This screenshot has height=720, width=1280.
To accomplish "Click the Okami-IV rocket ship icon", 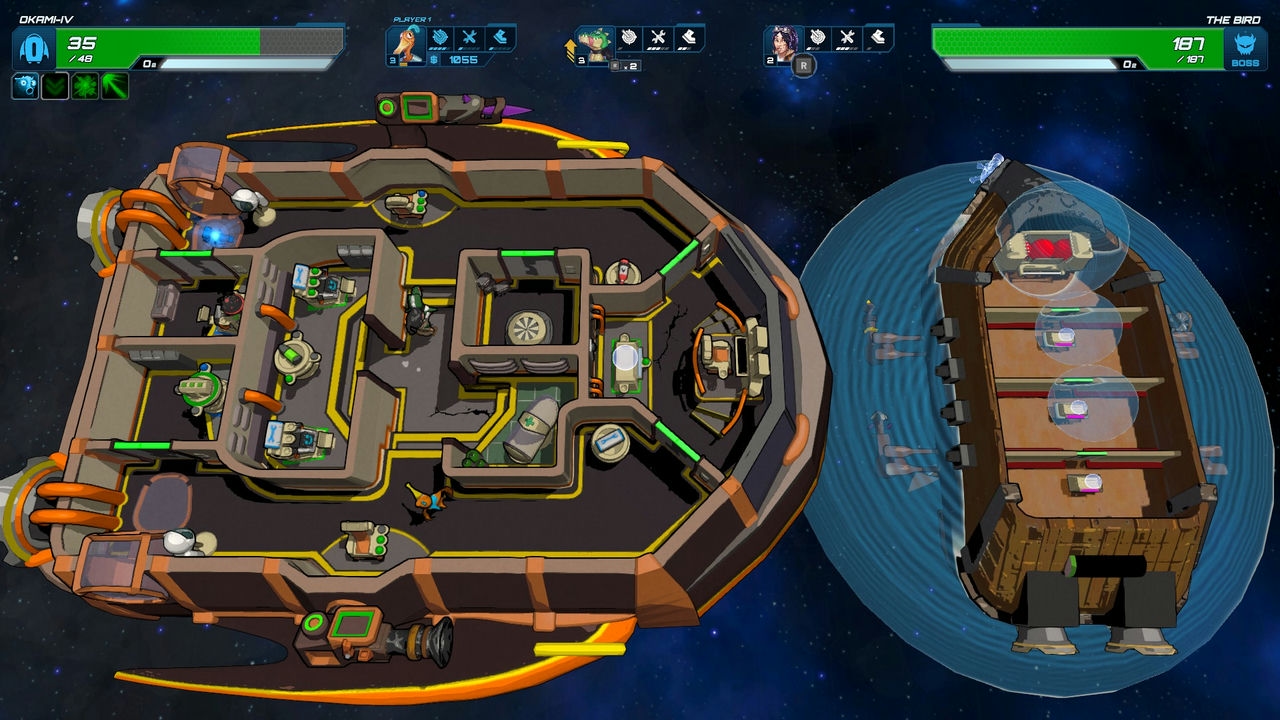I will coord(32,49).
